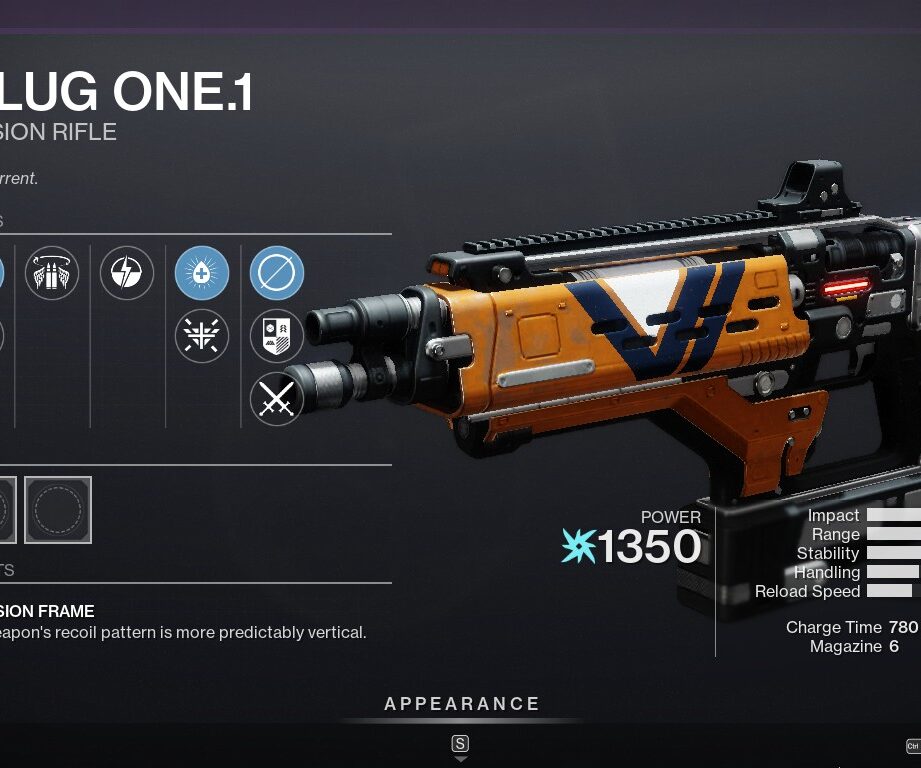921x768 pixels.
Task: Select the slashed circle perk
Action: pyautogui.click(x=277, y=273)
